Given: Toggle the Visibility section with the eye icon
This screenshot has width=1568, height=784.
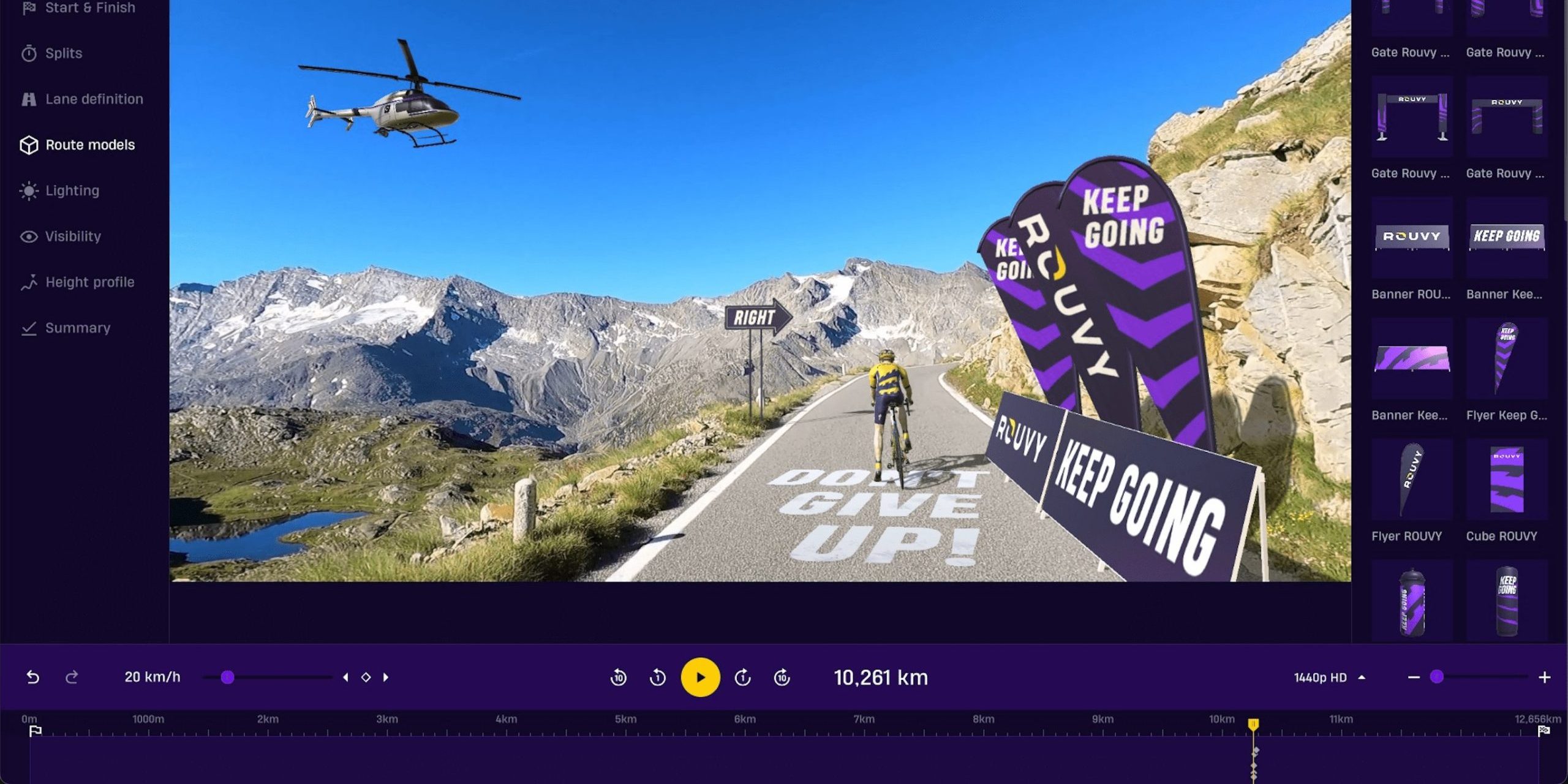Looking at the screenshot, I should tap(72, 236).
